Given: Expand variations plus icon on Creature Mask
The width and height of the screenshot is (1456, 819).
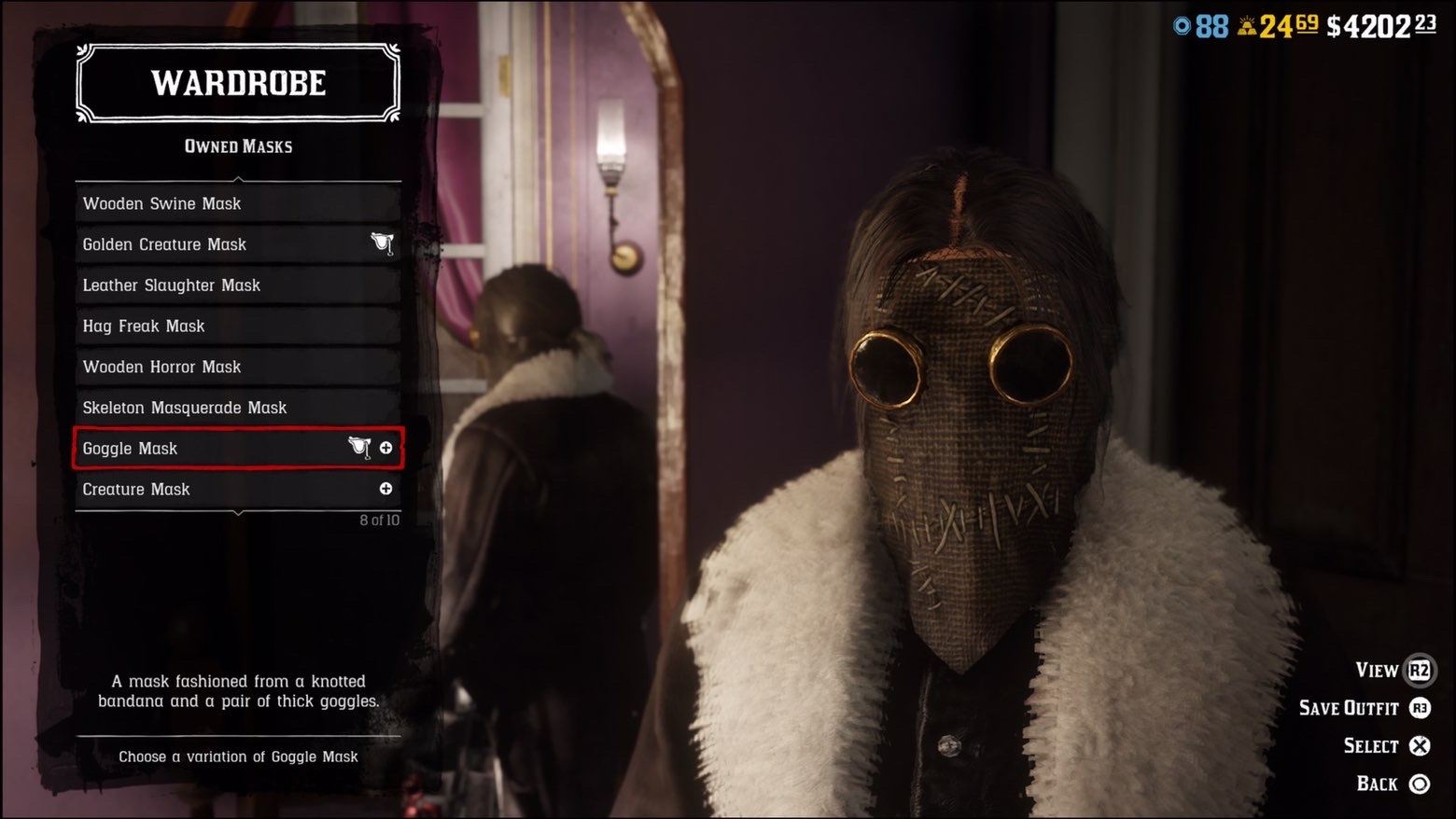Looking at the screenshot, I should (385, 489).
